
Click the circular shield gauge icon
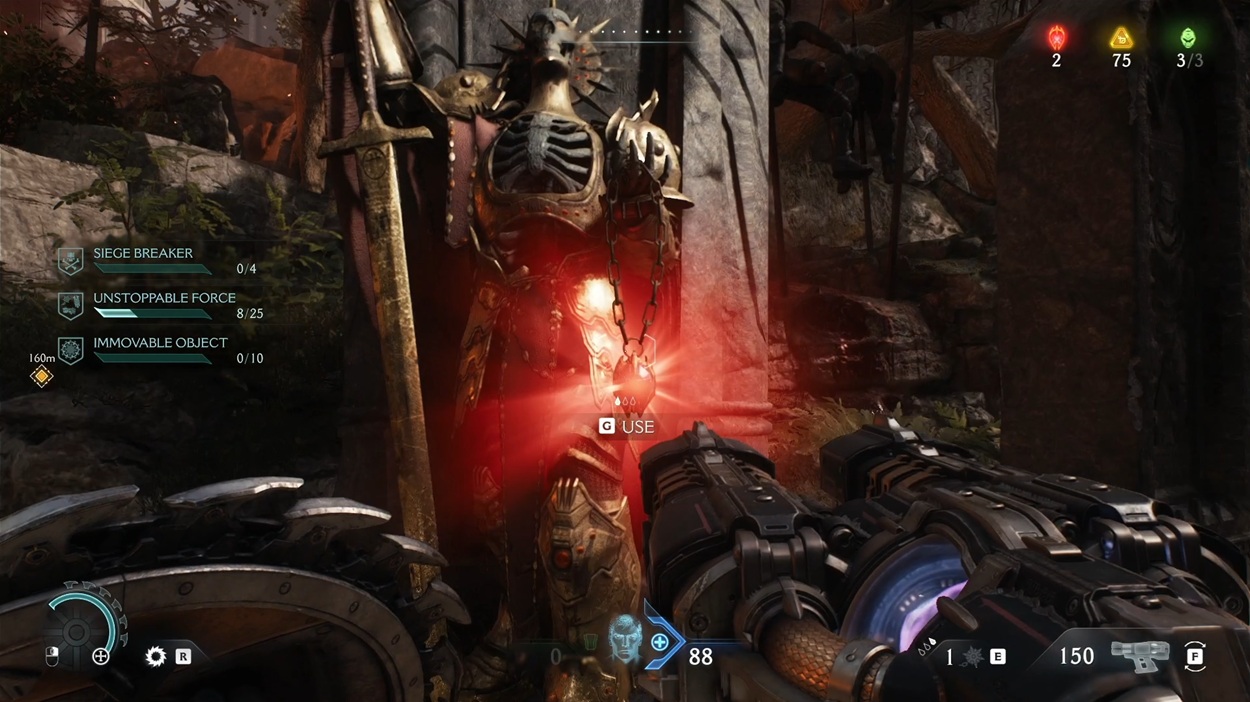click(76, 630)
